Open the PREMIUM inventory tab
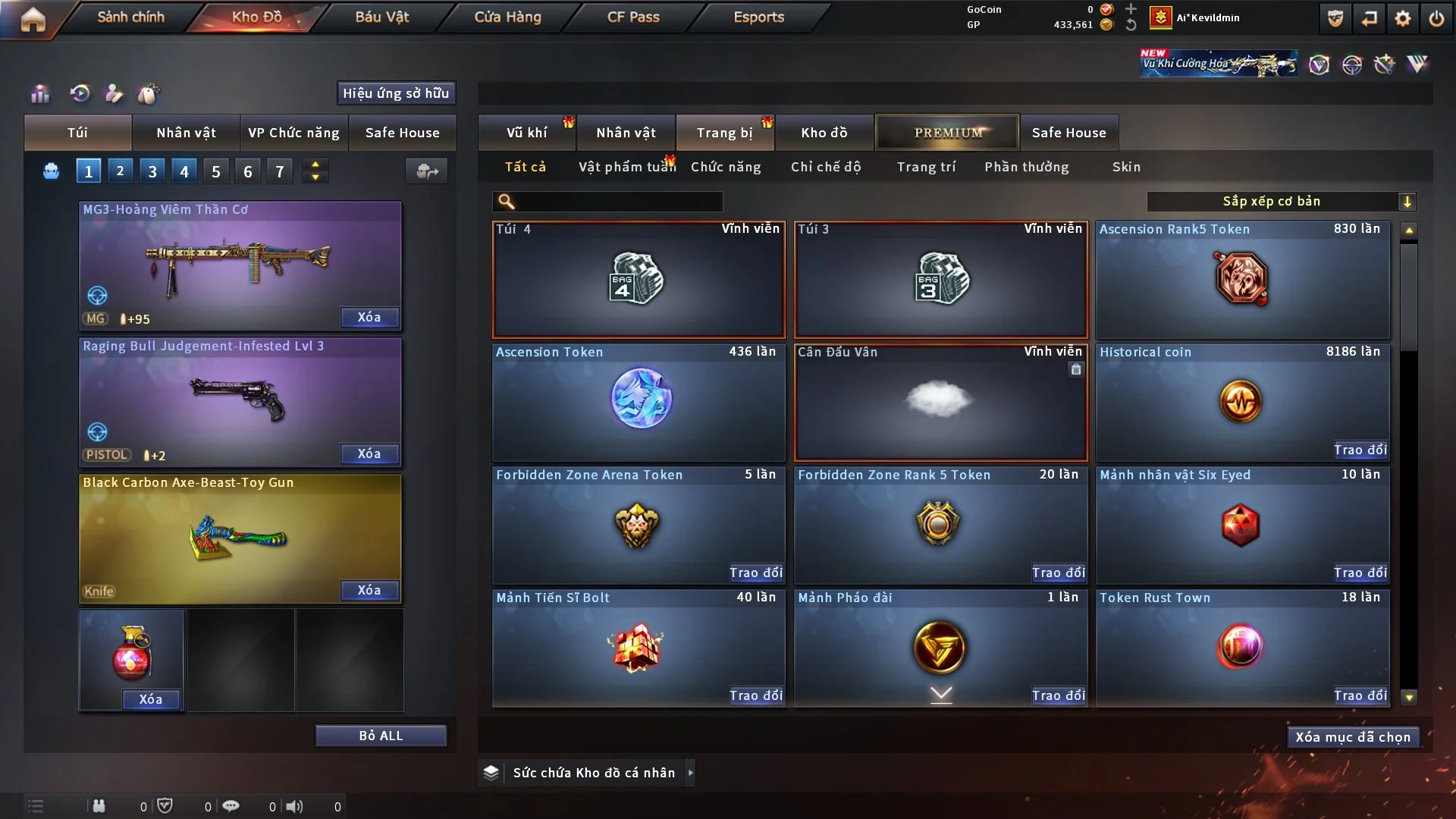Image resolution: width=1456 pixels, height=819 pixels. pyautogui.click(x=947, y=133)
